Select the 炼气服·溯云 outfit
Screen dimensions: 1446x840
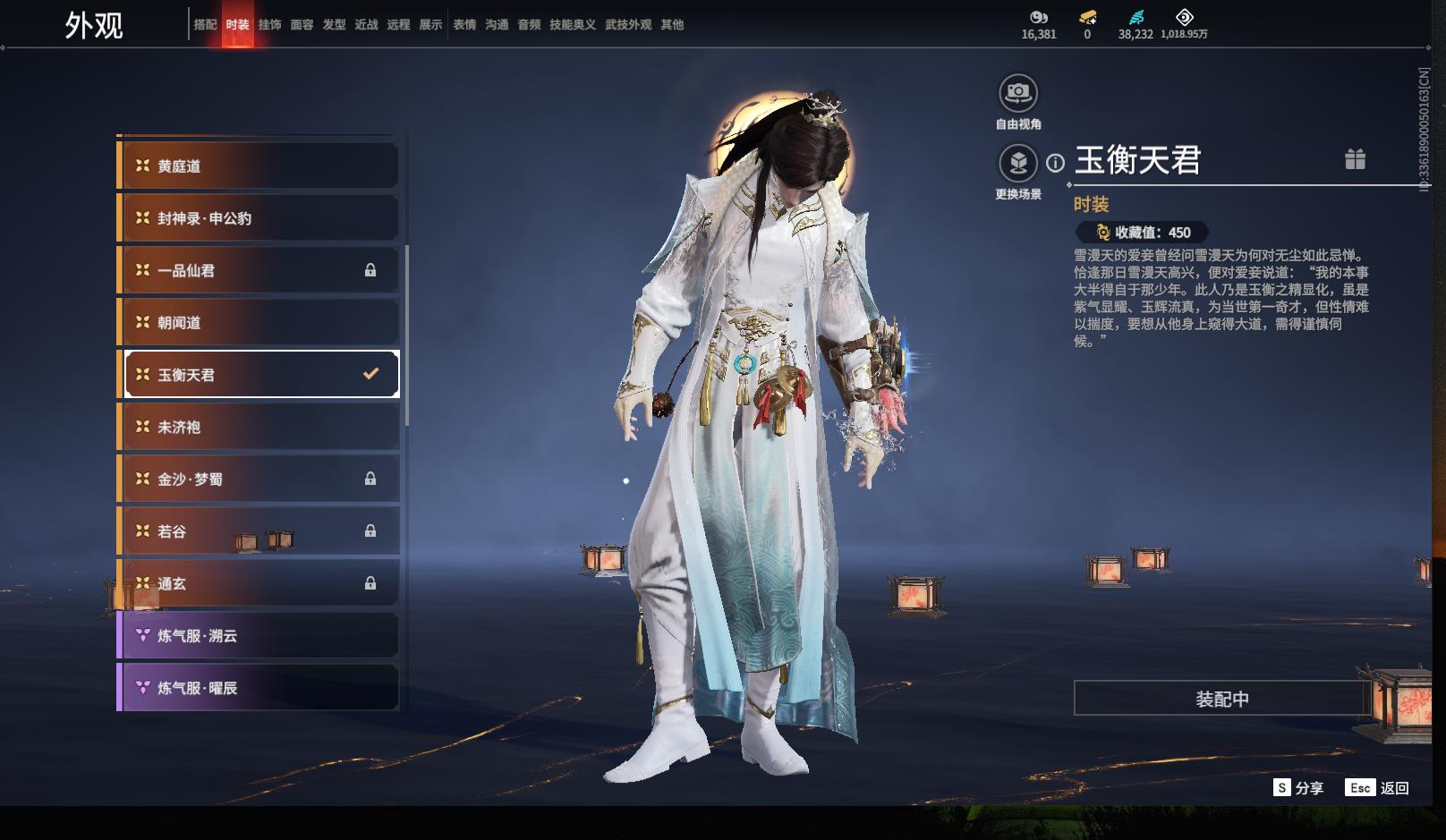pos(259,636)
